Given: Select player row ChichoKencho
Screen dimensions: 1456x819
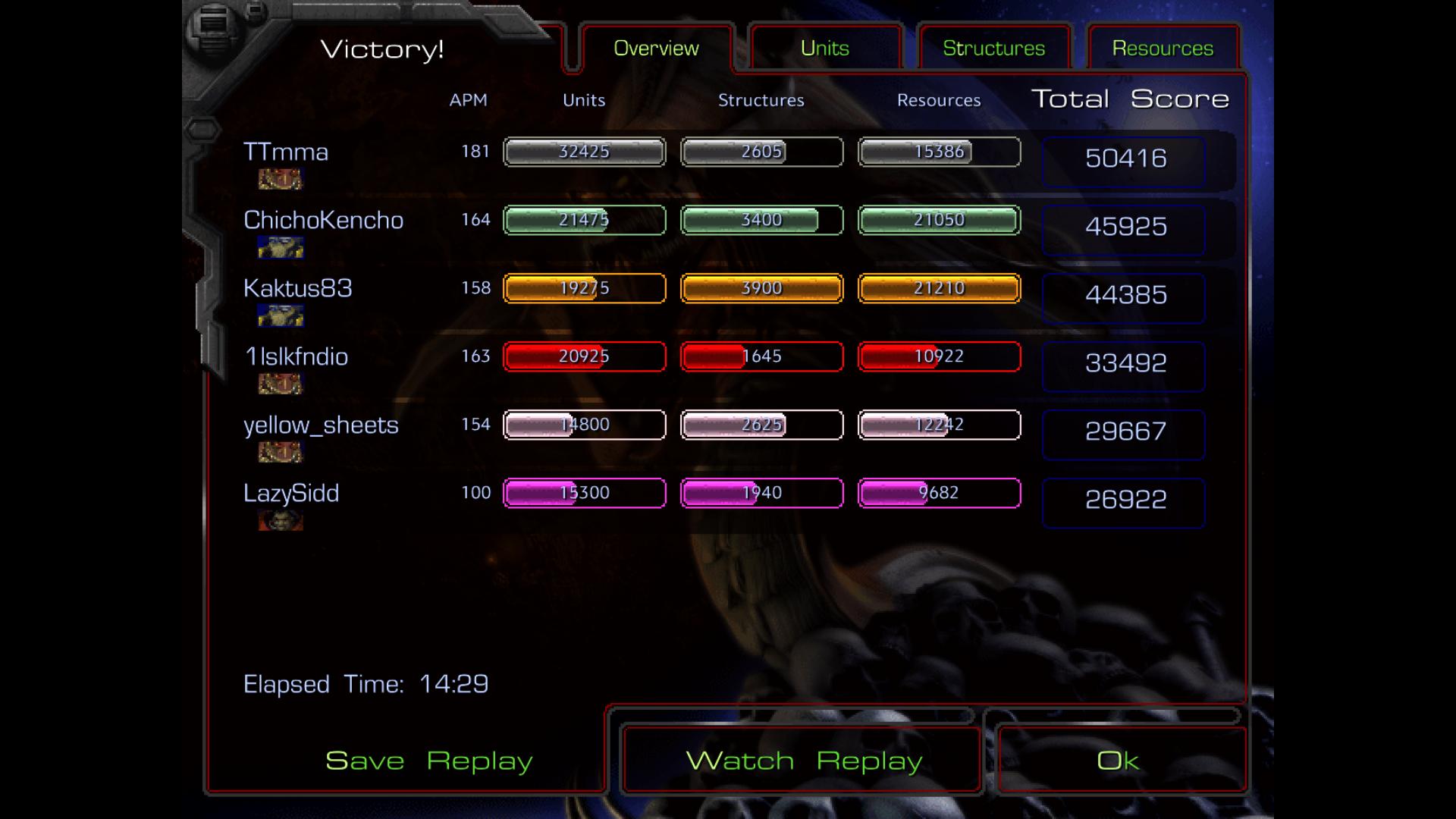Looking at the screenshot, I should 323,220.
